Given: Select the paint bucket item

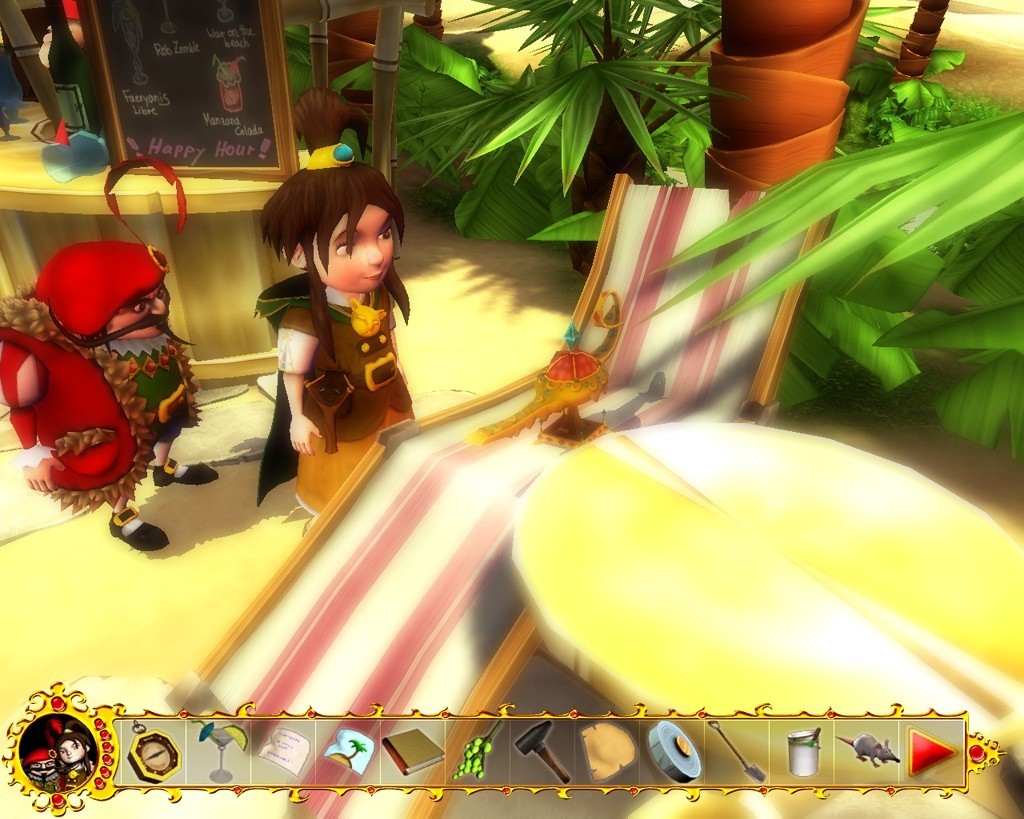Looking at the screenshot, I should [x=802, y=752].
